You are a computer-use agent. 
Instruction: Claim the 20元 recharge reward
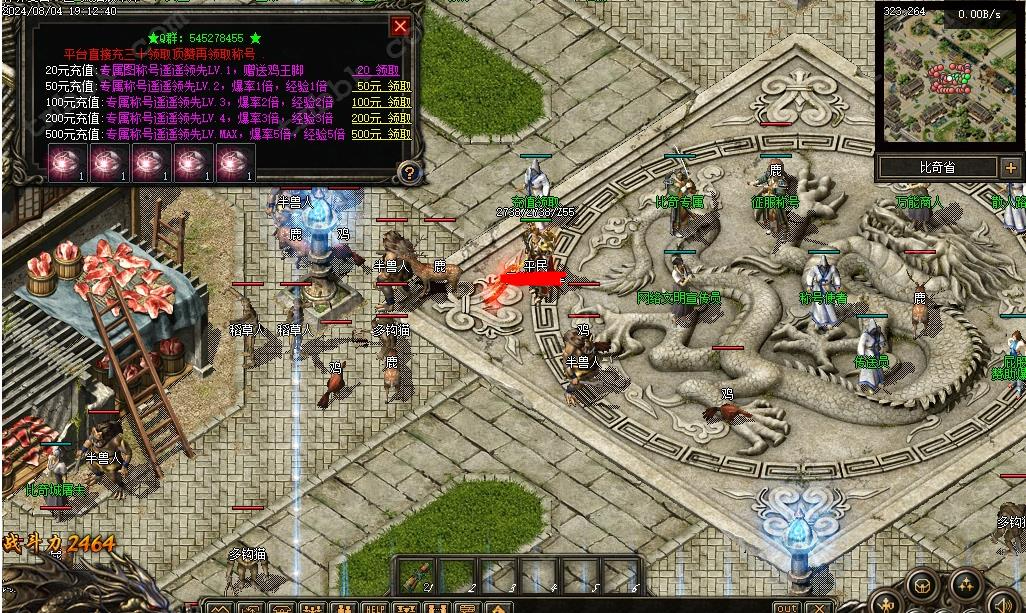pyautogui.click(x=377, y=71)
